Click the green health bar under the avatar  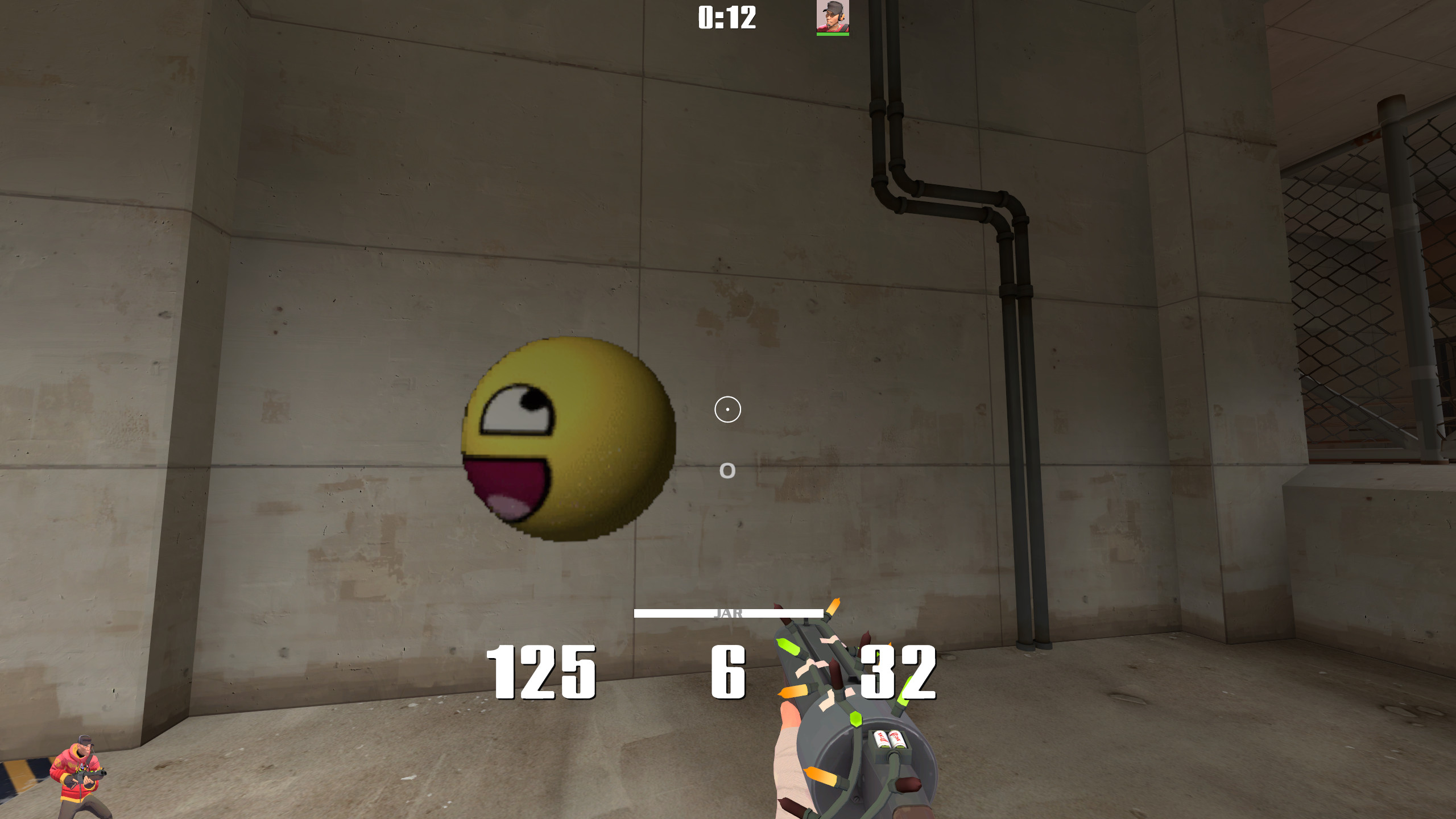coord(832,35)
